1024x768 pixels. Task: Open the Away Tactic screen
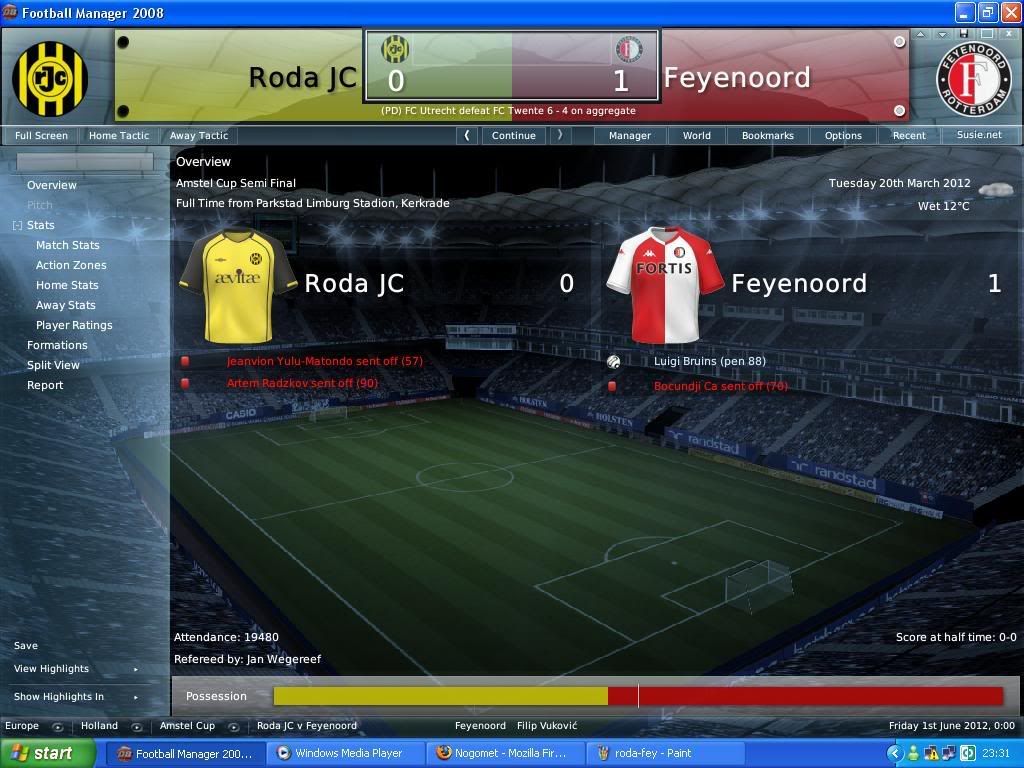199,135
